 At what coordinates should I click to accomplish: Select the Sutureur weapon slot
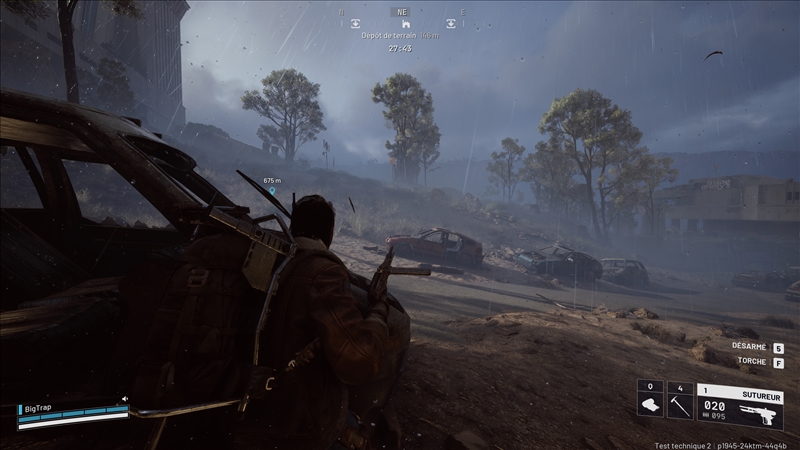[740, 403]
